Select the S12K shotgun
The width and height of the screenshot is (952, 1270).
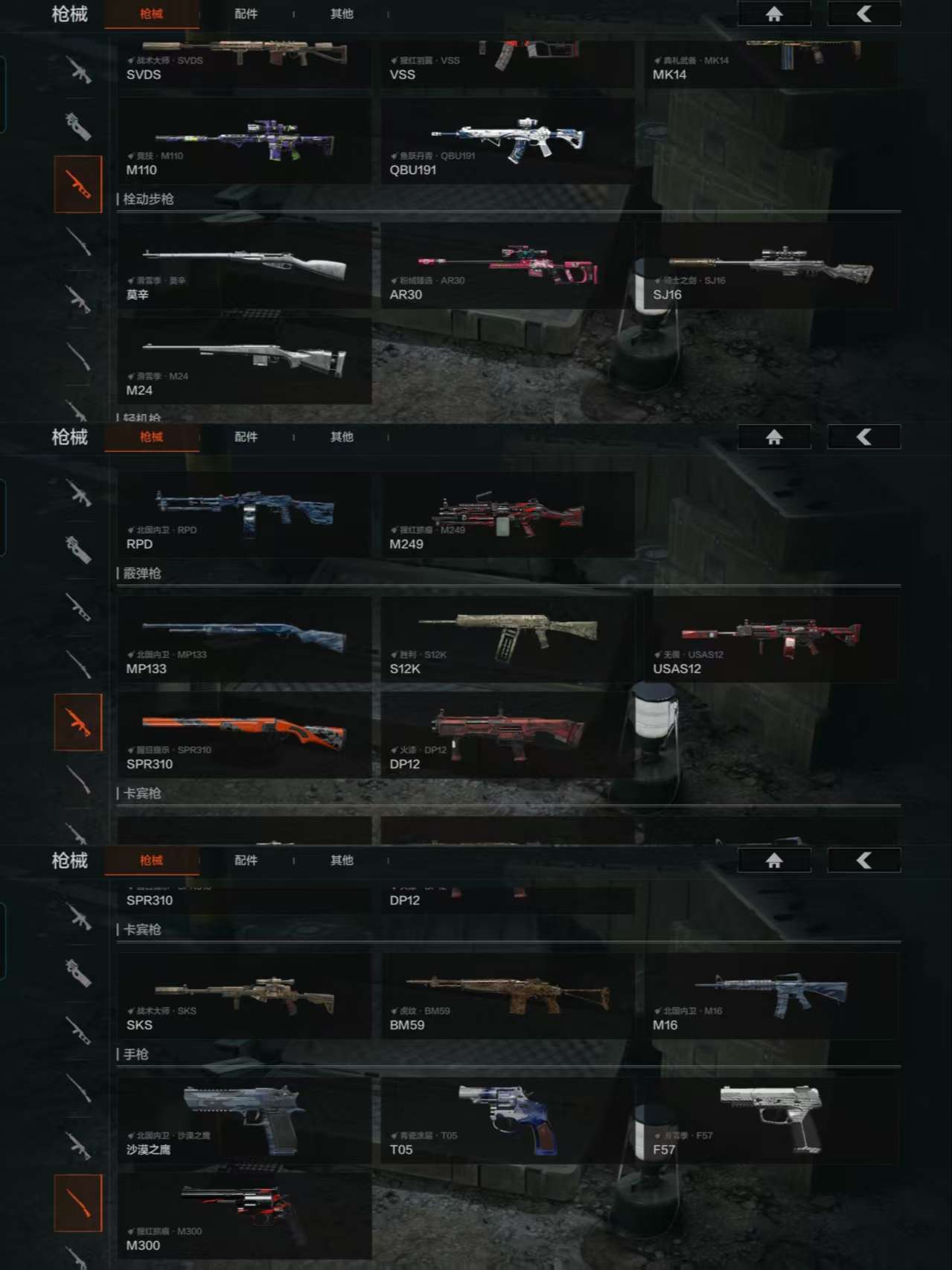508,639
